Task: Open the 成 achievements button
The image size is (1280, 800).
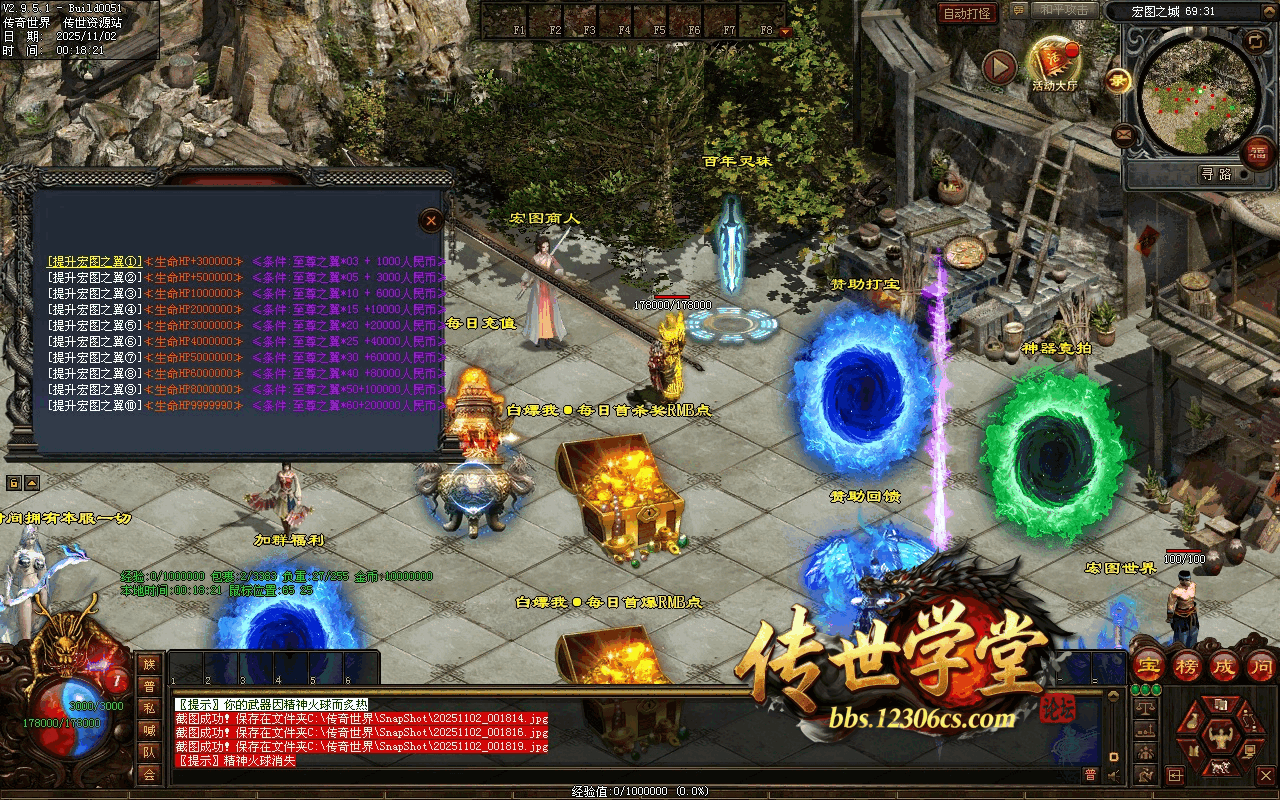Action: point(1224,665)
